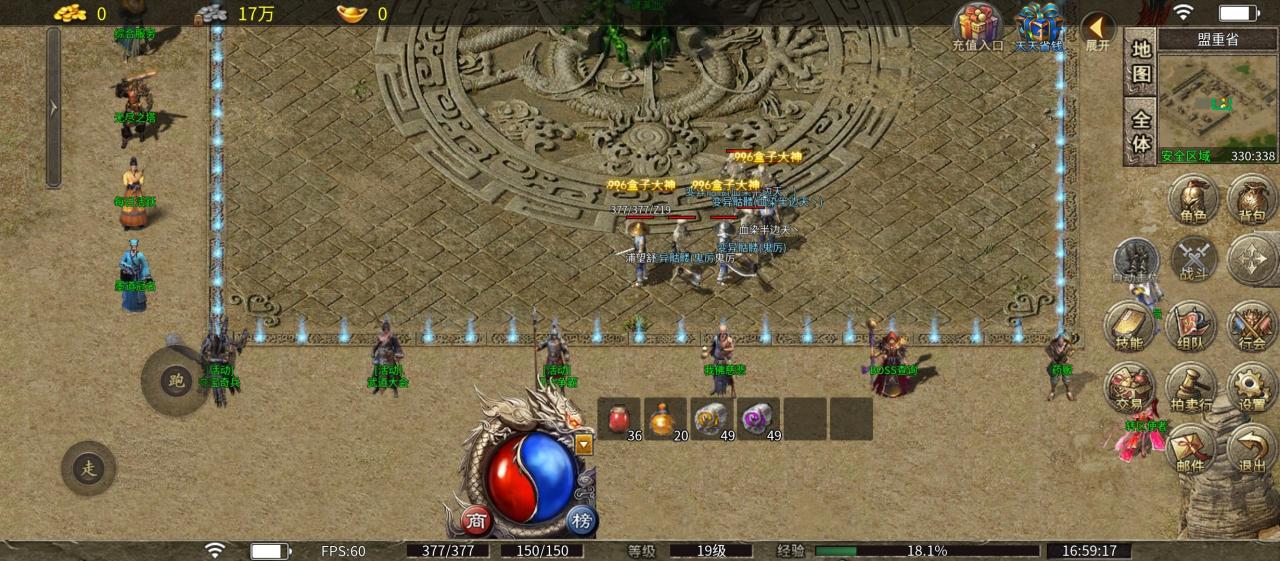This screenshot has width=1280, height=561.
Task: Open the 拍卖行 auction house
Action: tap(1190, 388)
